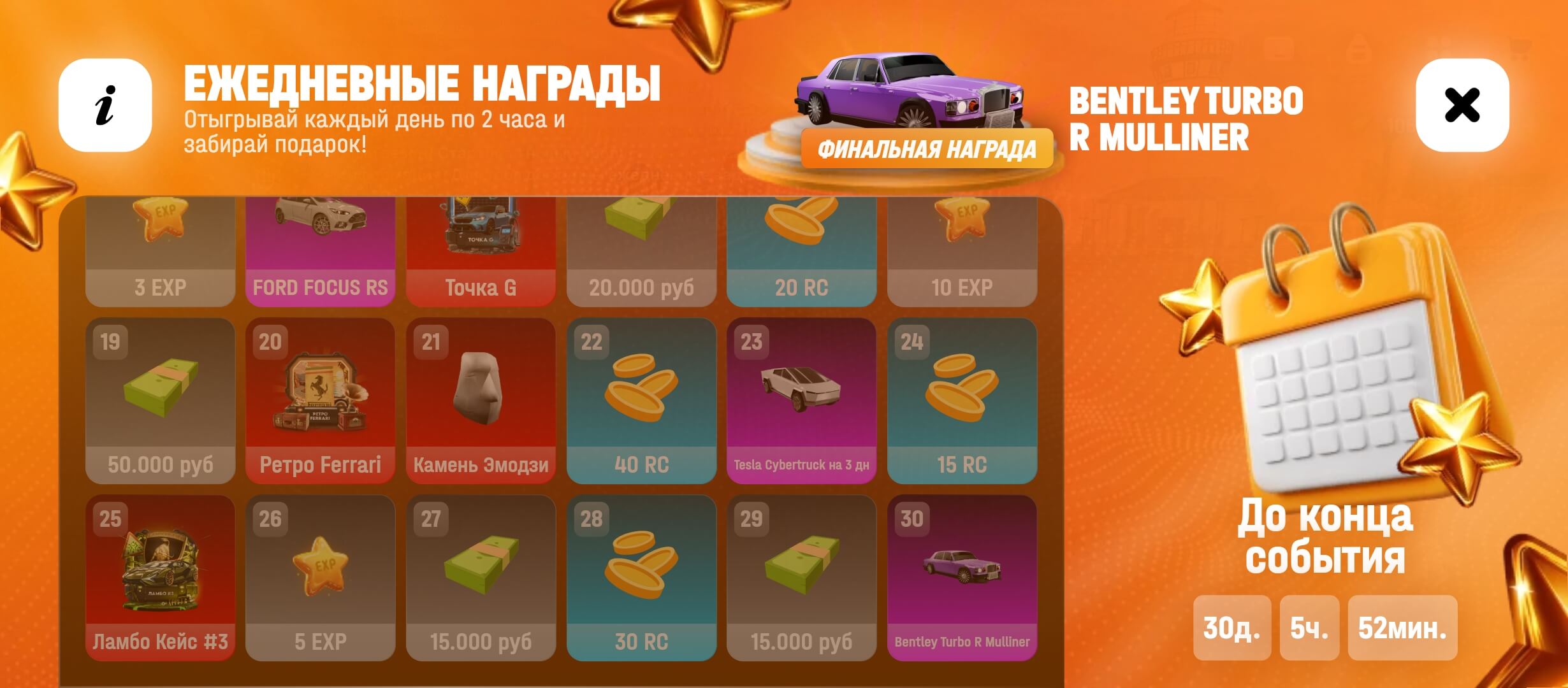Select day 30 Bentley Turbo R Mulliner tile
Screen dimensions: 1568x688
[962, 578]
